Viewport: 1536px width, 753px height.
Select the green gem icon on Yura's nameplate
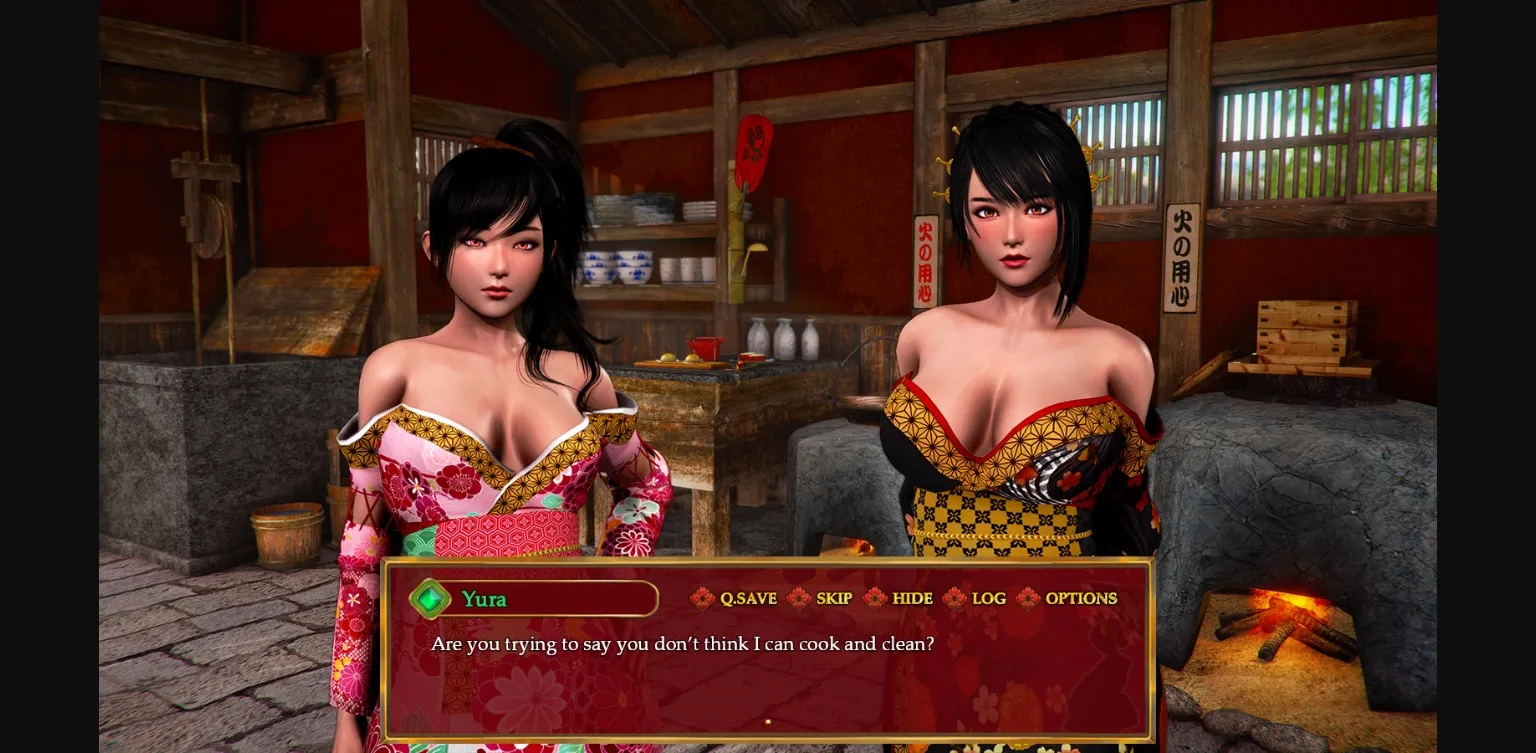pos(430,598)
